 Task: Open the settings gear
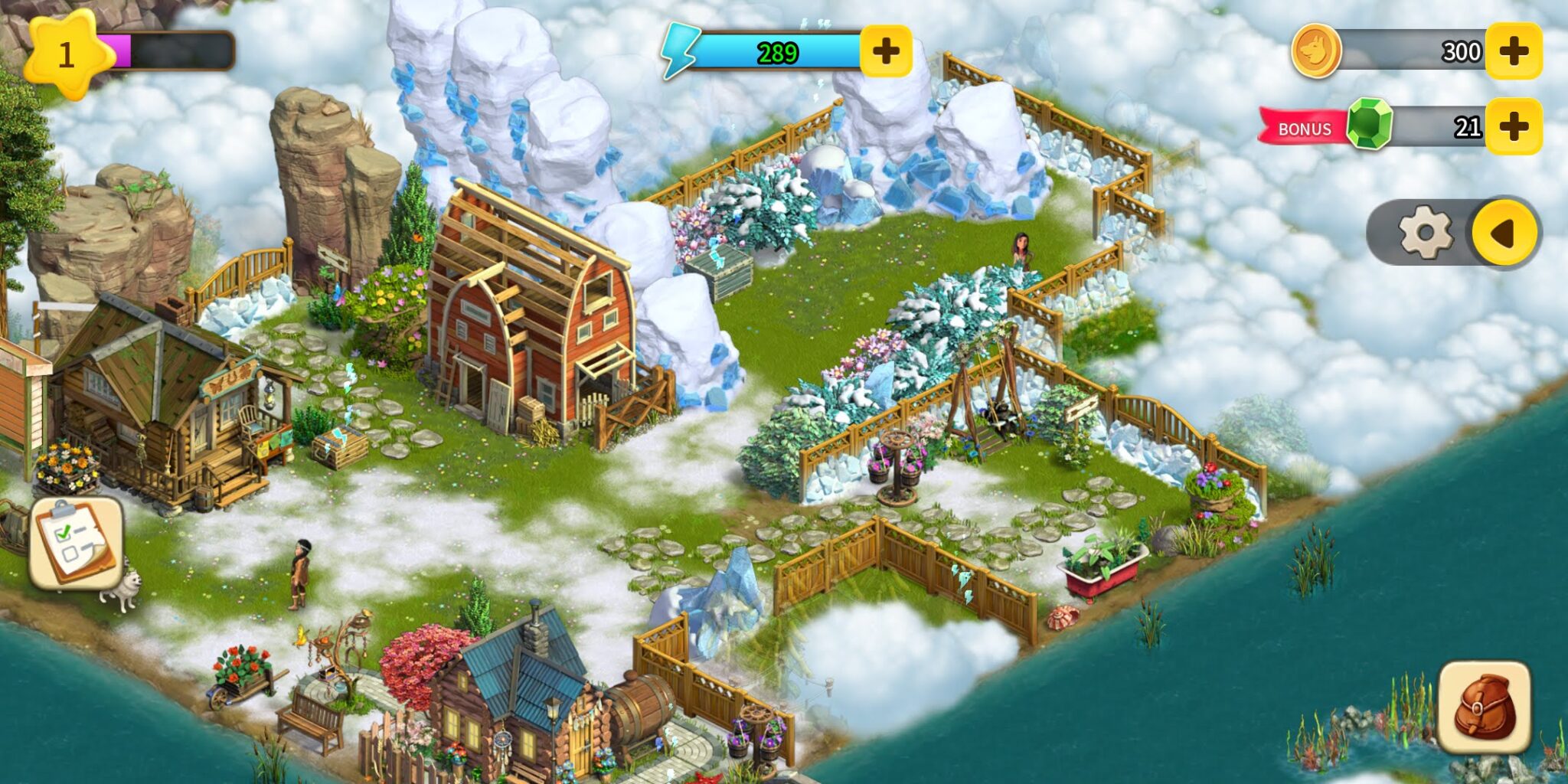1425,232
